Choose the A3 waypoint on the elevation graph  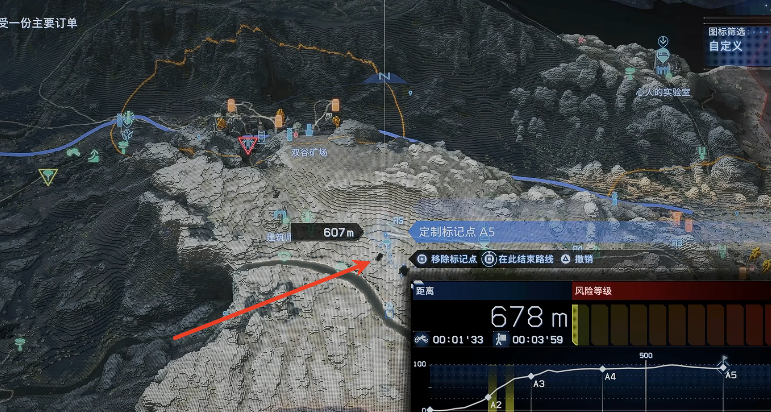pos(532,380)
